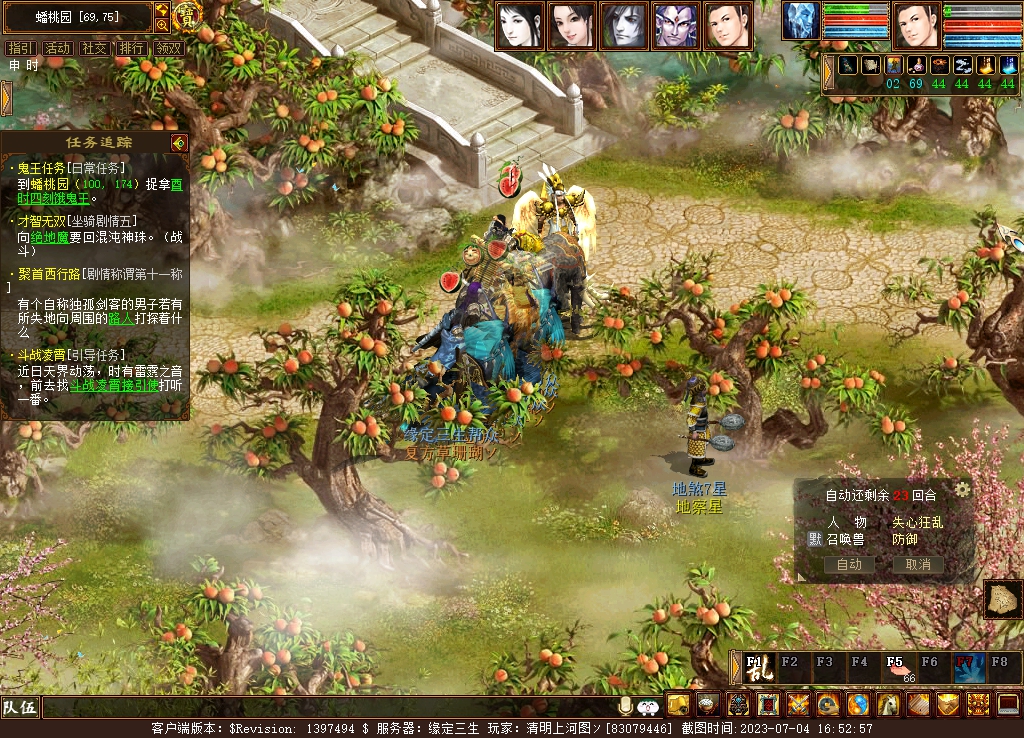Cancel auto battle with 取消
1024x738 pixels.
917,564
